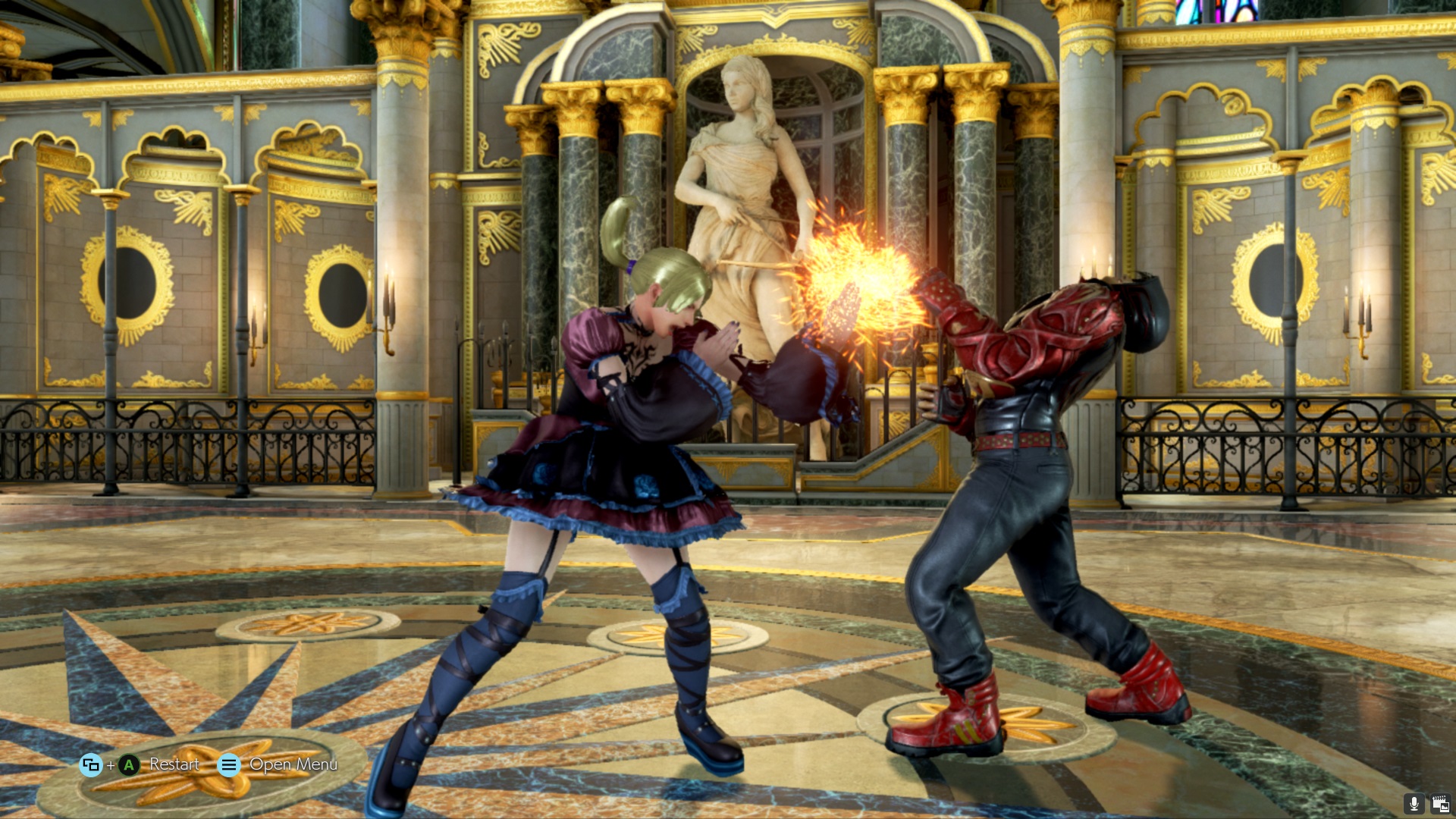The width and height of the screenshot is (1456, 819).
Task: Toggle the microphone overlay icon
Action: coord(1414,804)
